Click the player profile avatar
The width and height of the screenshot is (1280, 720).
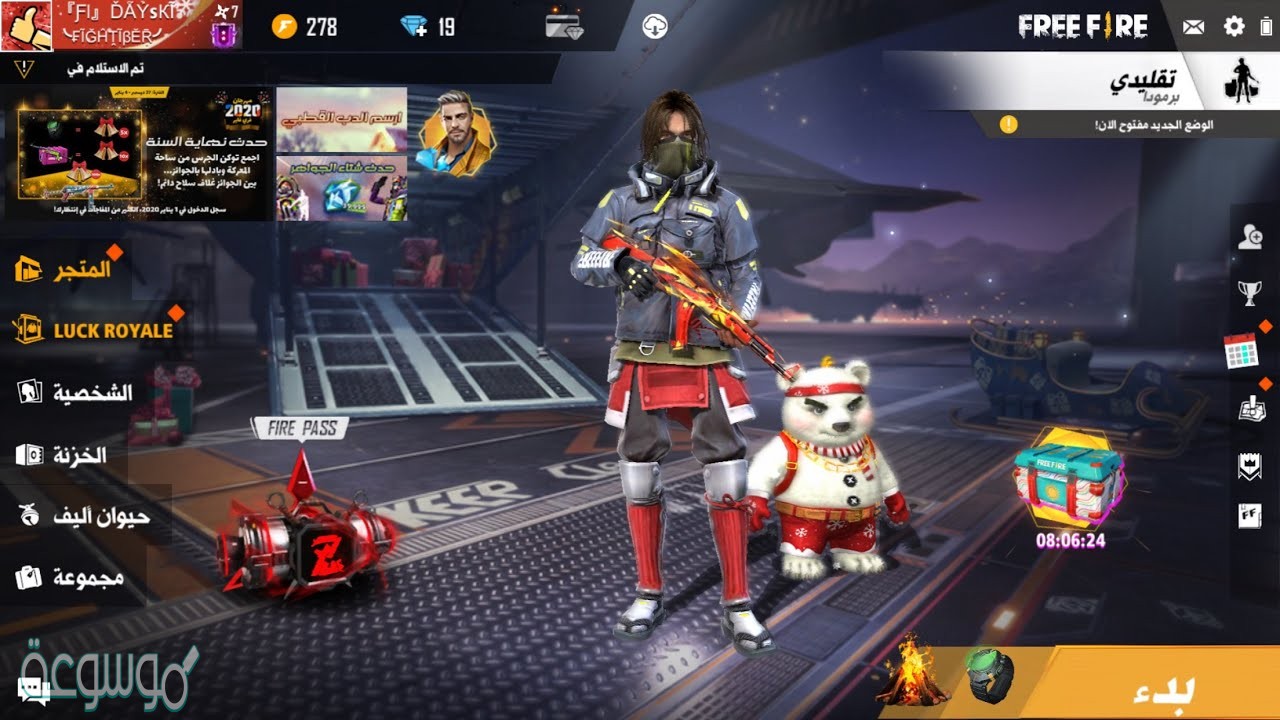[26, 25]
